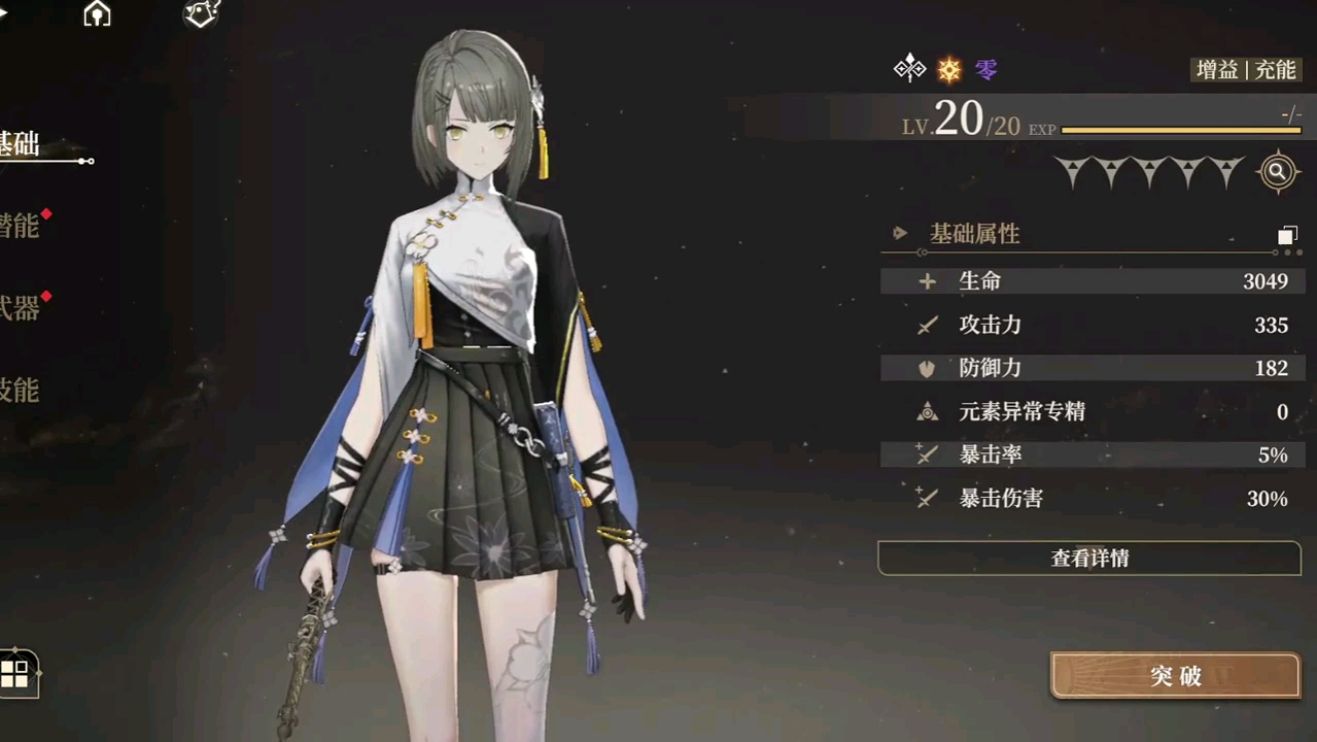Click the purple 零 element icon
Screen dimensions: 1317x742
click(x=985, y=70)
